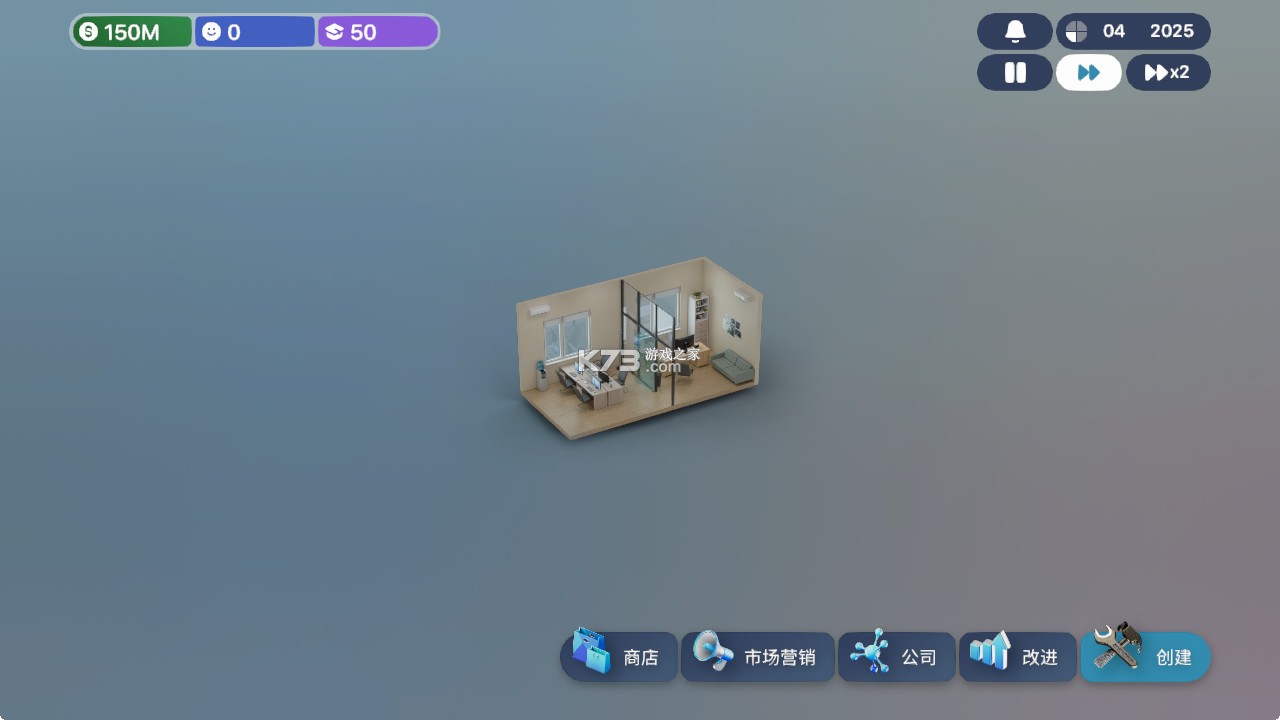Open the Company (公司) molecule icon
This screenshot has width=1280, height=720.
(869, 653)
